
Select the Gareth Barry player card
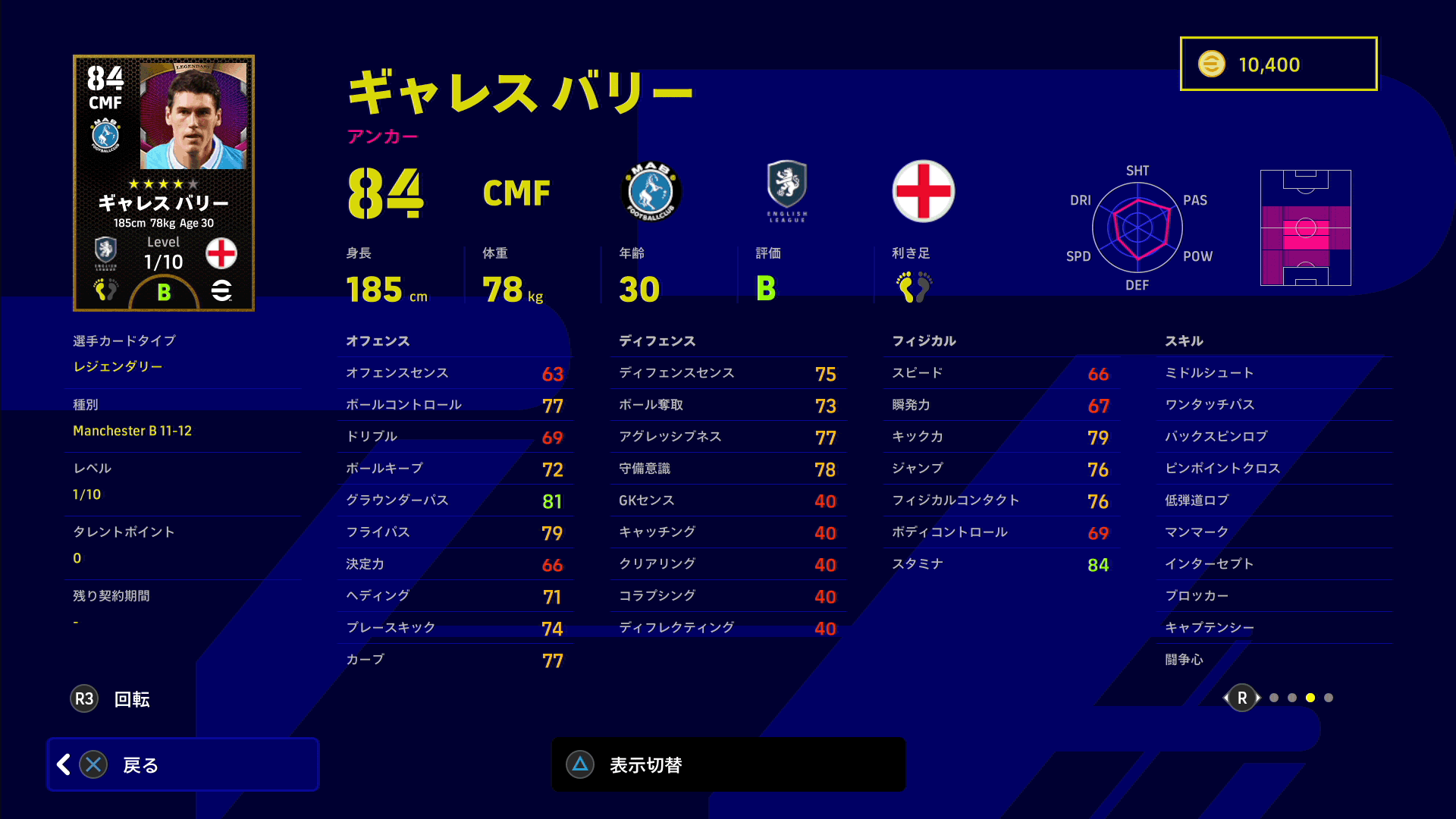click(x=164, y=183)
